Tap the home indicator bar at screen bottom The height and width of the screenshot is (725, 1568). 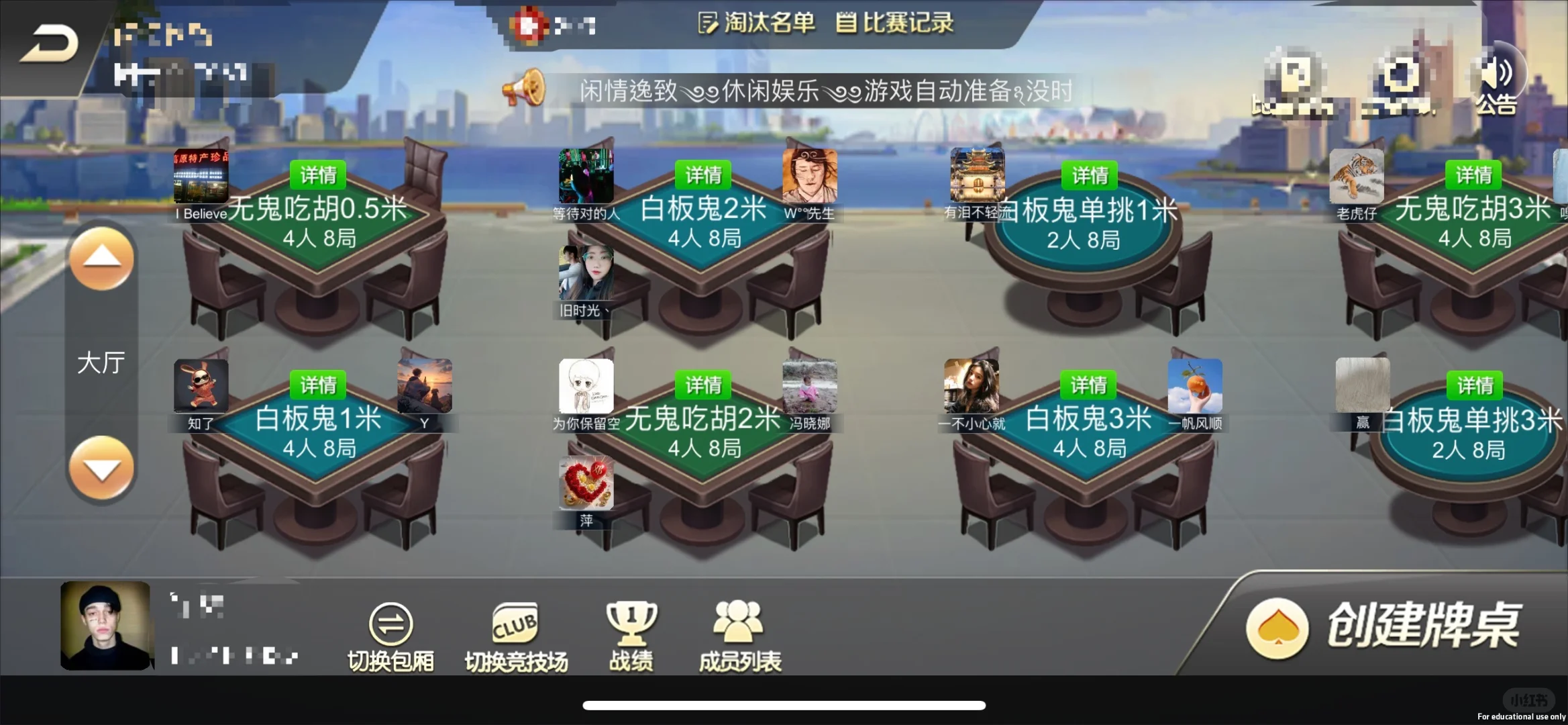(784, 705)
